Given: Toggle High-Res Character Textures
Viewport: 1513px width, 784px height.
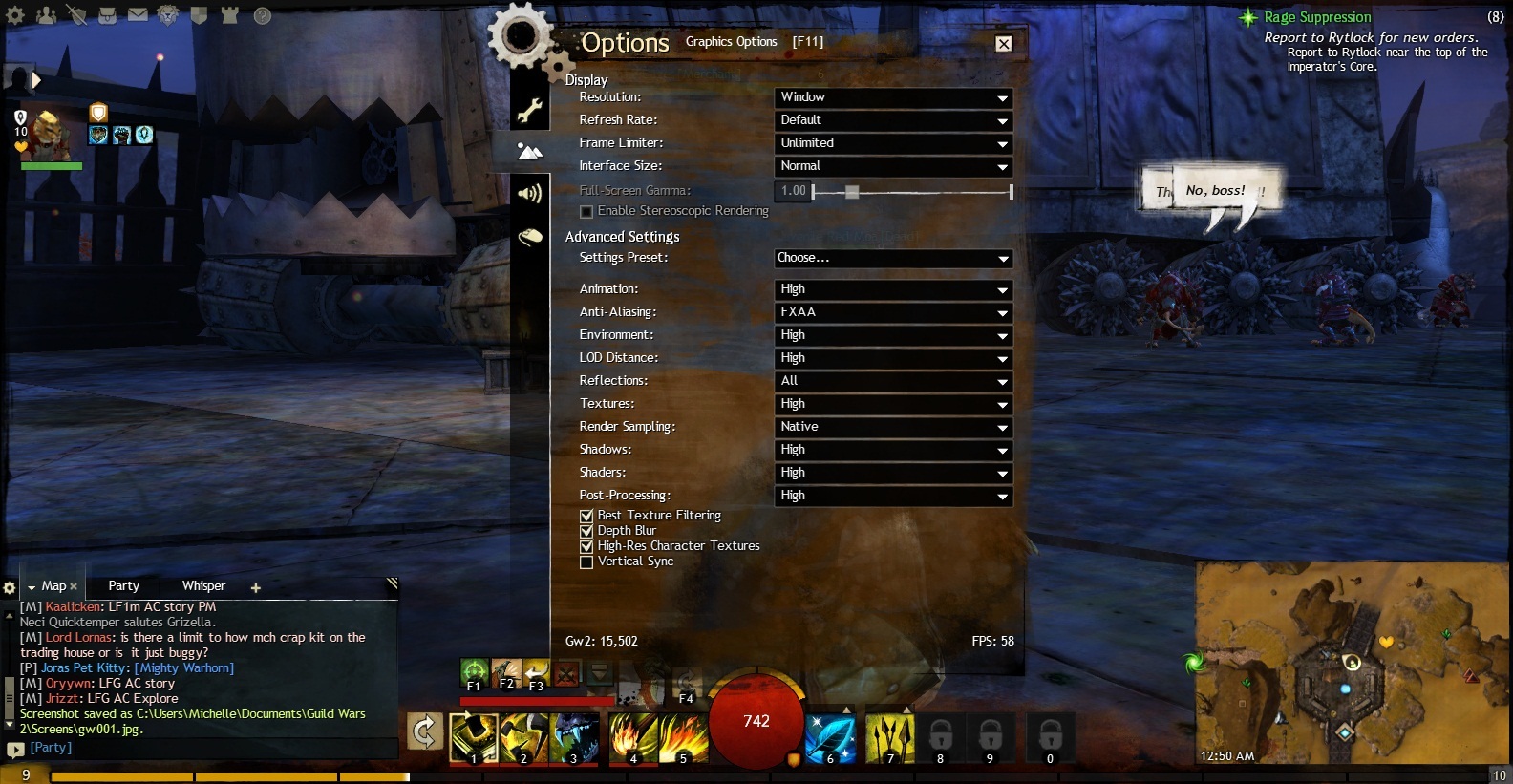Looking at the screenshot, I should (586, 546).
